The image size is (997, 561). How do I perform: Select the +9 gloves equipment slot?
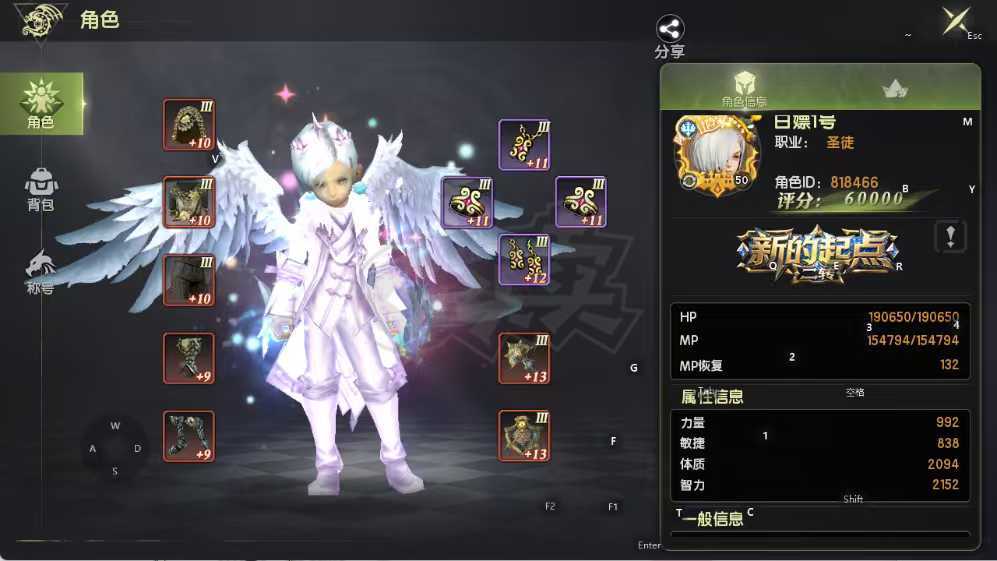tap(189, 358)
